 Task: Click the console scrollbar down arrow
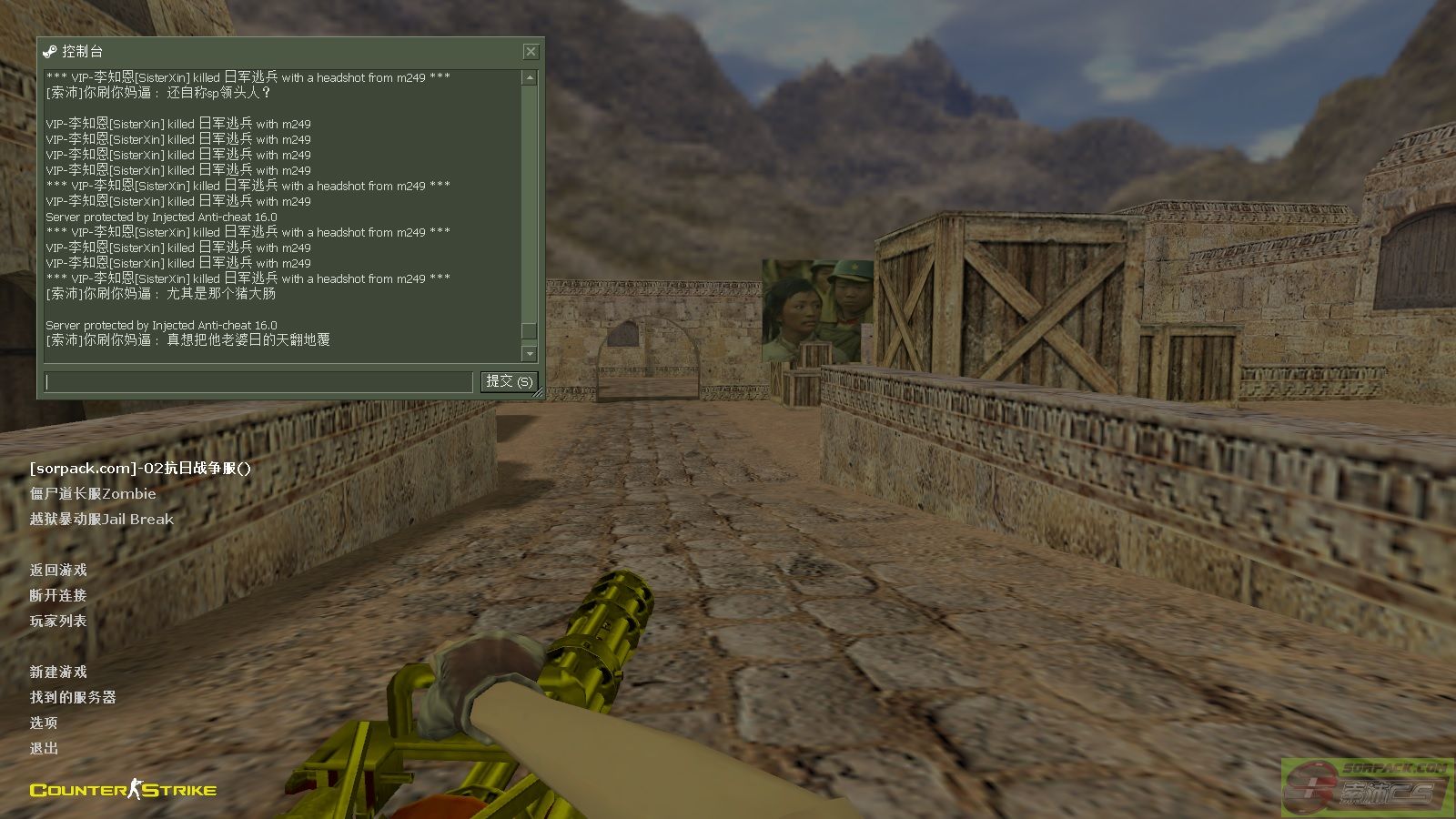[530, 353]
